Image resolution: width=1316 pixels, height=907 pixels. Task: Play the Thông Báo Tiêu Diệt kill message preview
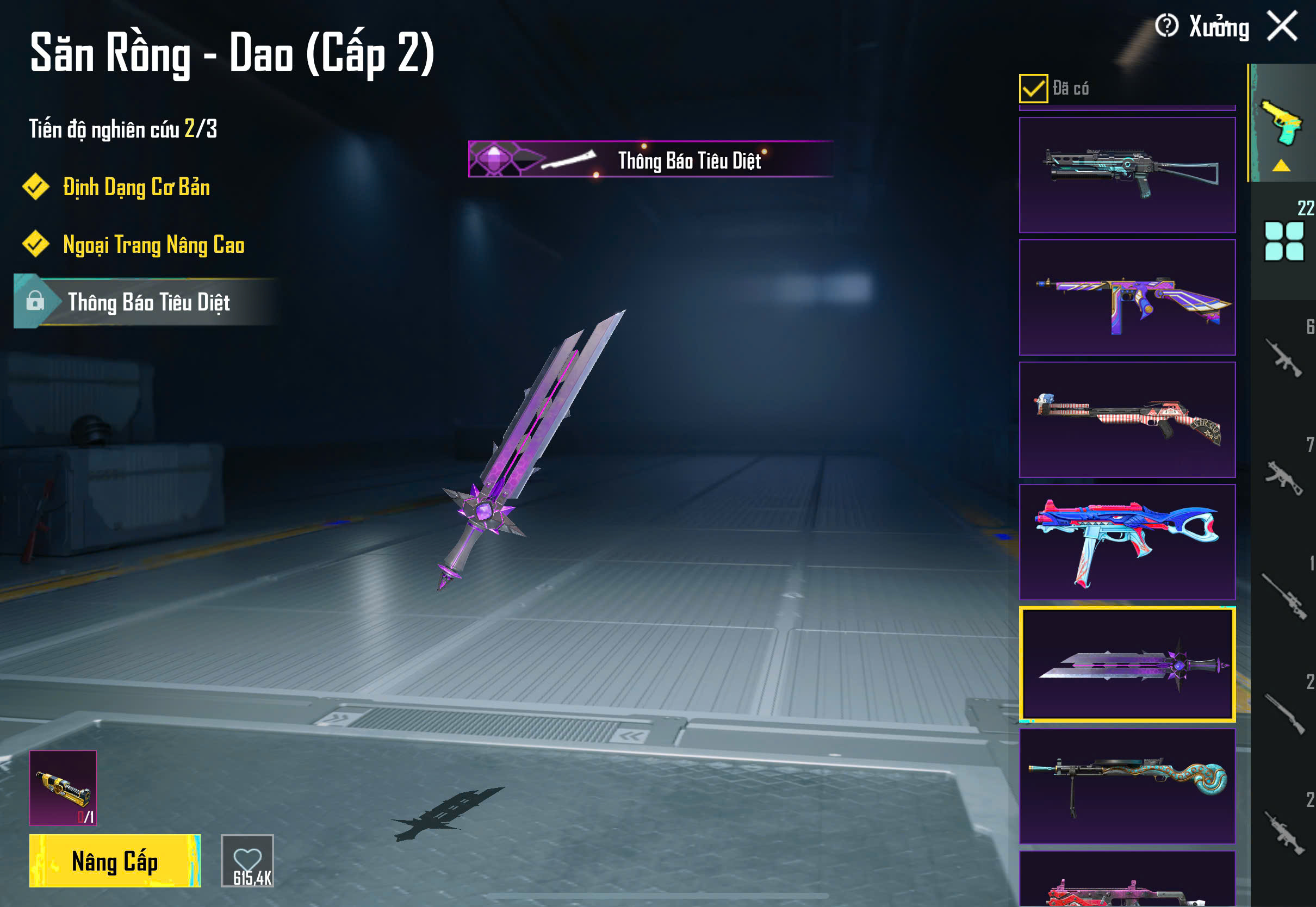[650, 160]
